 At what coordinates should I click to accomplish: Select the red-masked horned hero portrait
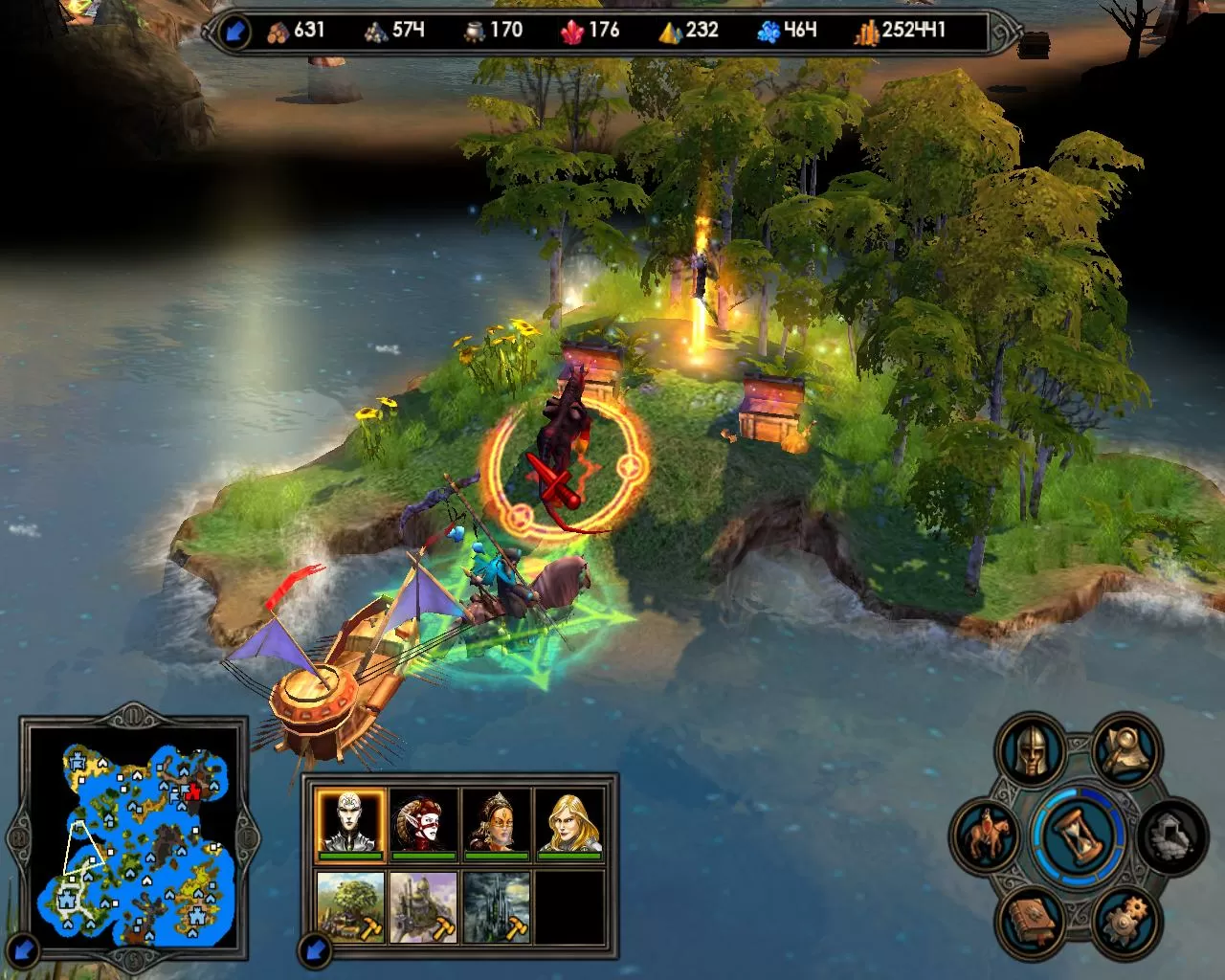(x=423, y=822)
